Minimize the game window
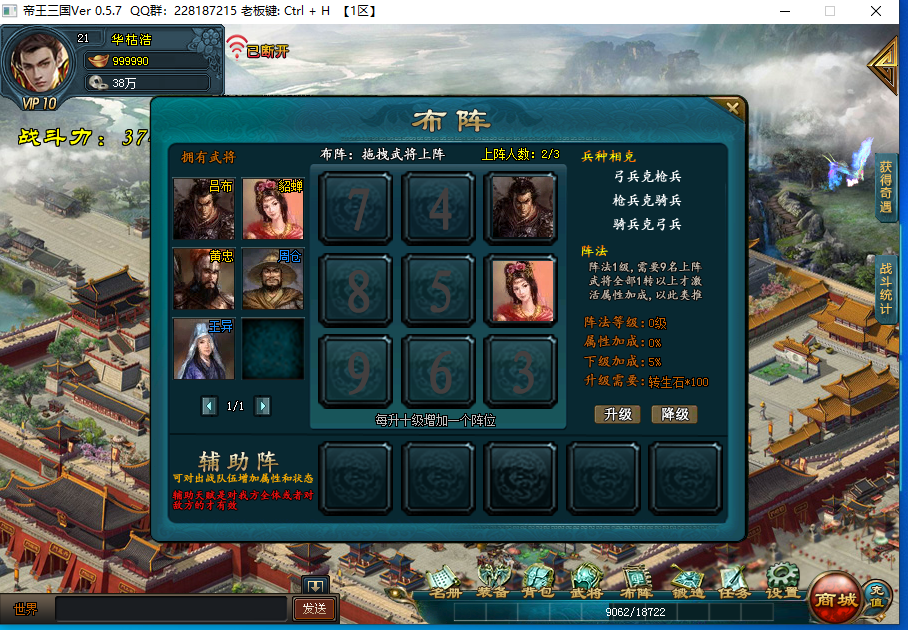The width and height of the screenshot is (908, 630). (x=782, y=12)
